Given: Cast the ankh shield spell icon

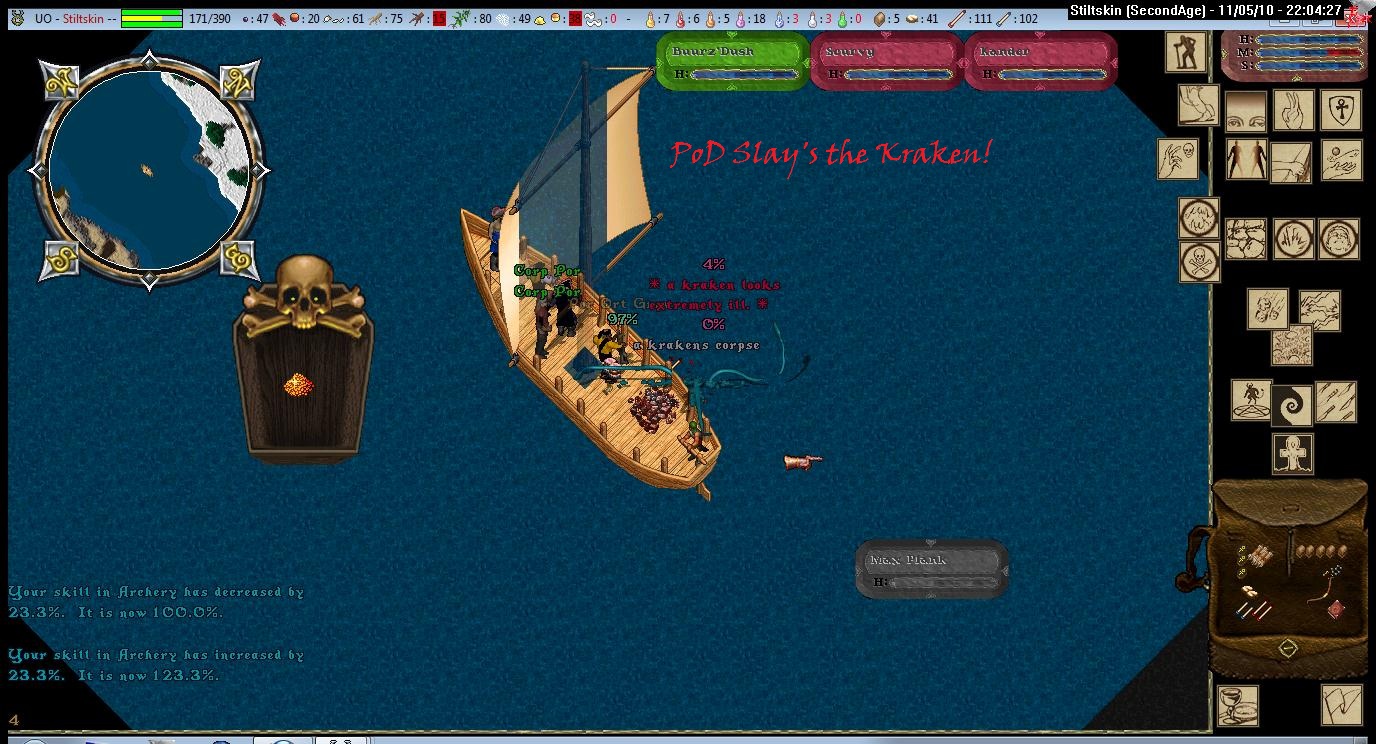Looking at the screenshot, I should pos(1341,110).
